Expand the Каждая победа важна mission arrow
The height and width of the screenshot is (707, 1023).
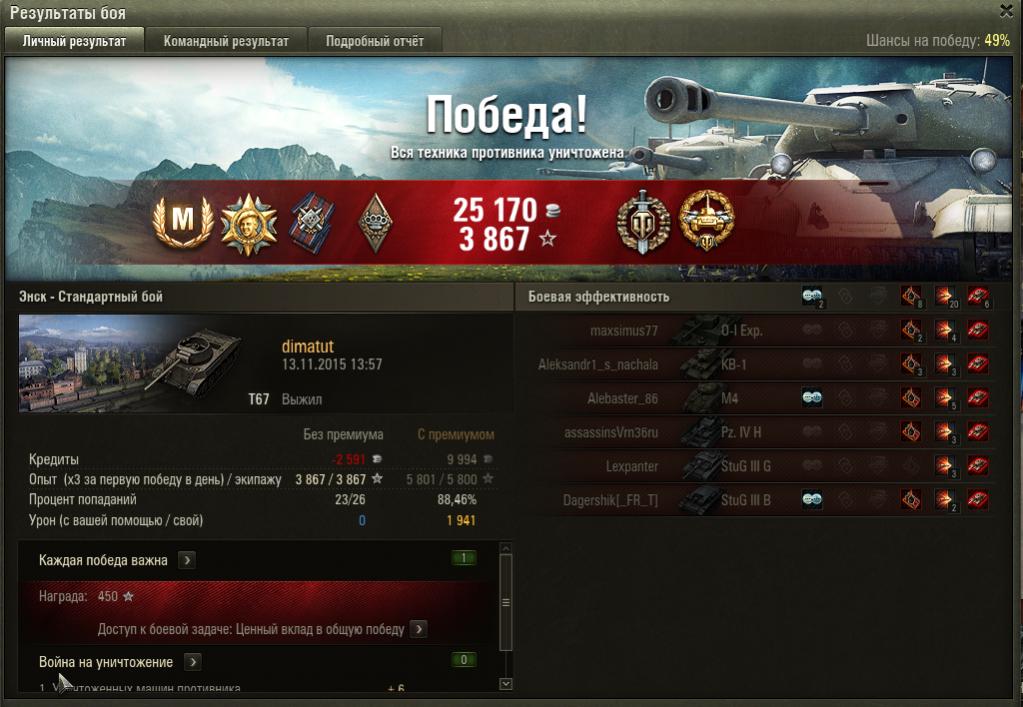(x=187, y=561)
